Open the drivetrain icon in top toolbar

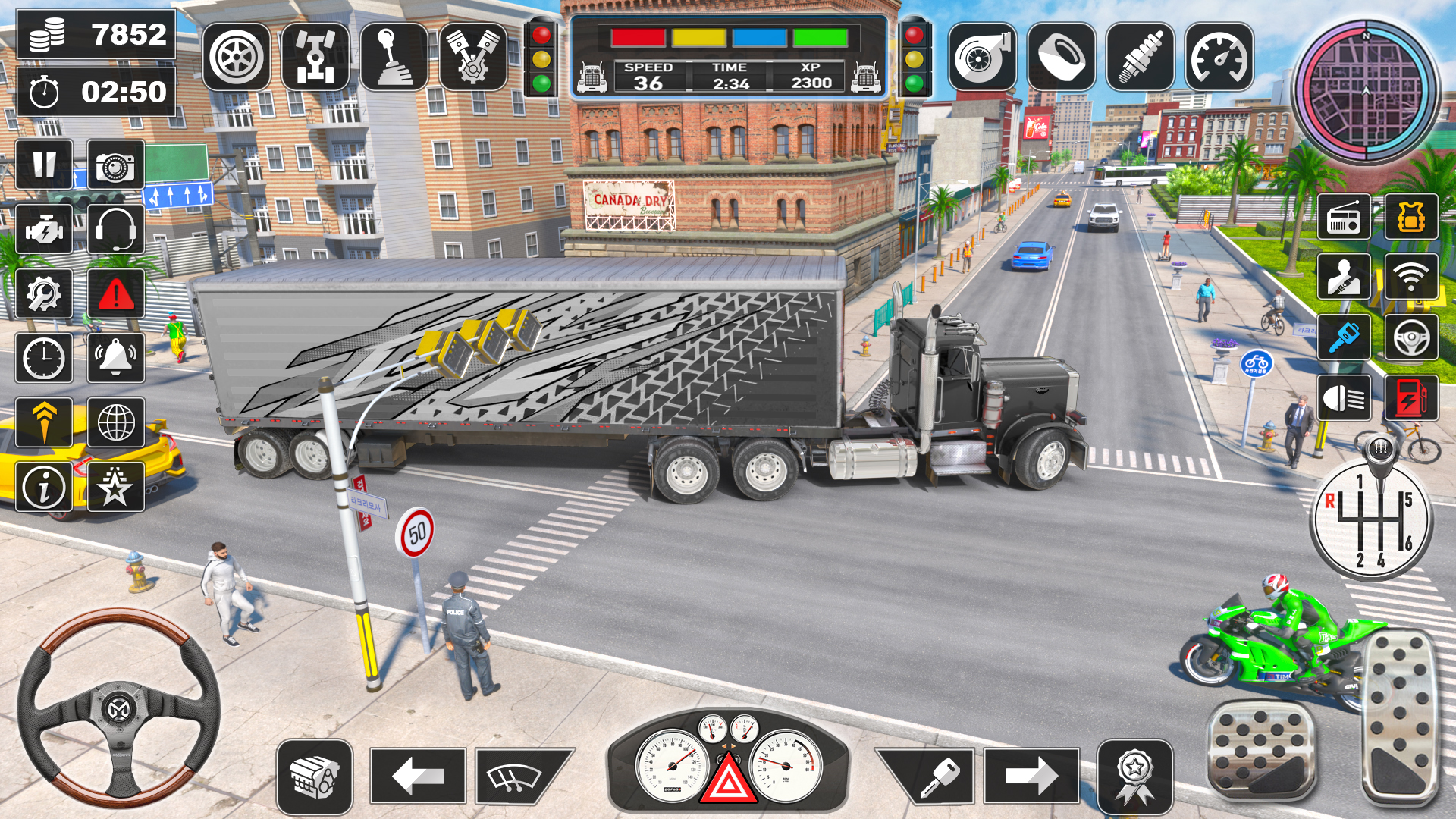[x=315, y=57]
